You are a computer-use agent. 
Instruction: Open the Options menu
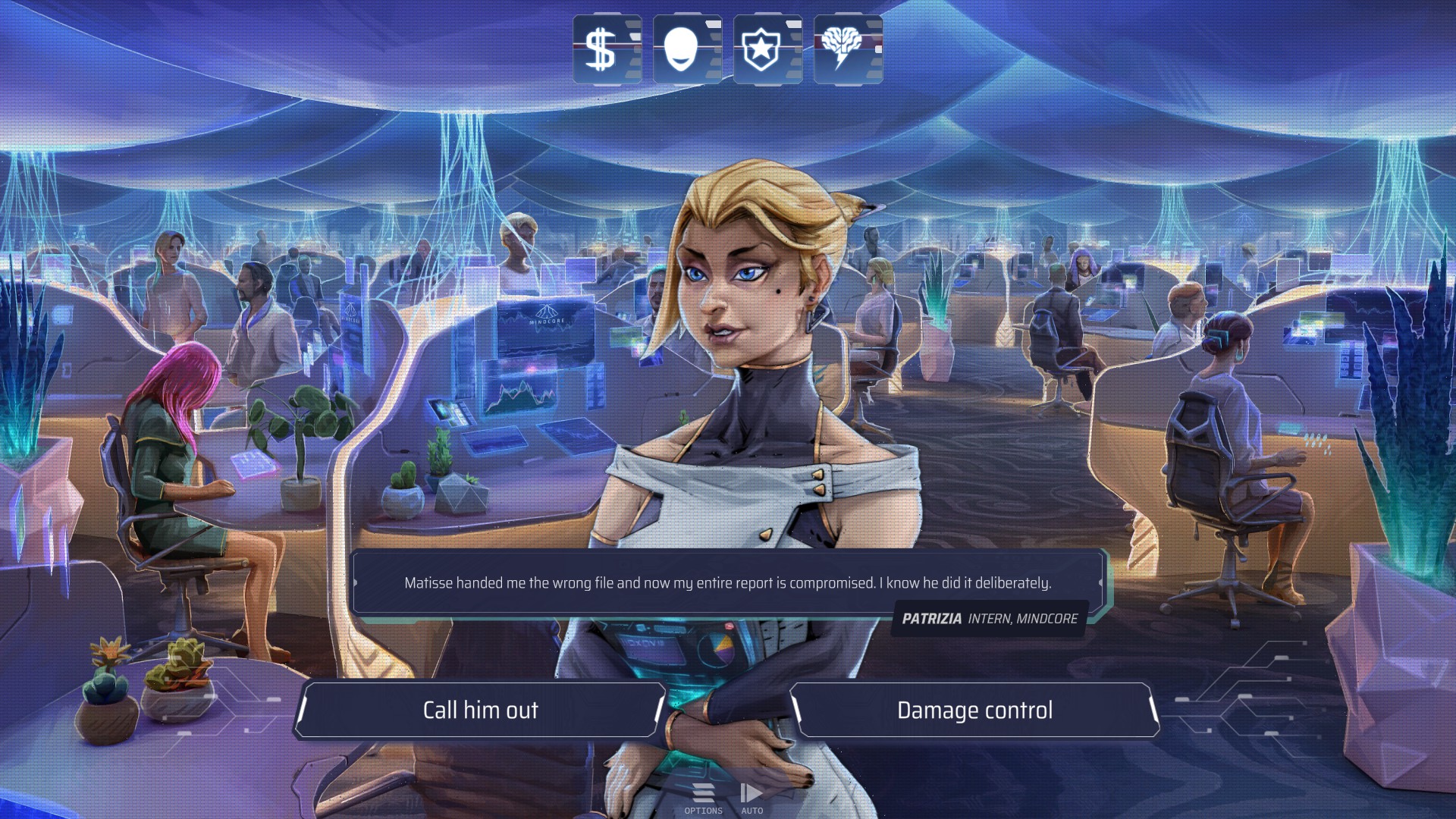pos(703,799)
